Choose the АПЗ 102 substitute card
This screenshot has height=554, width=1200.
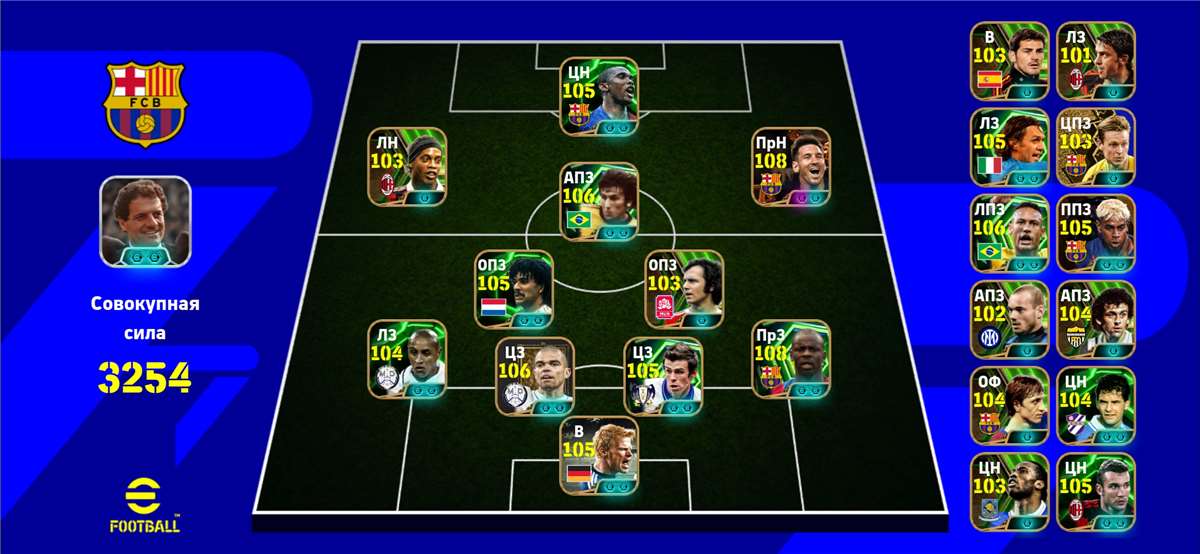point(1009,320)
